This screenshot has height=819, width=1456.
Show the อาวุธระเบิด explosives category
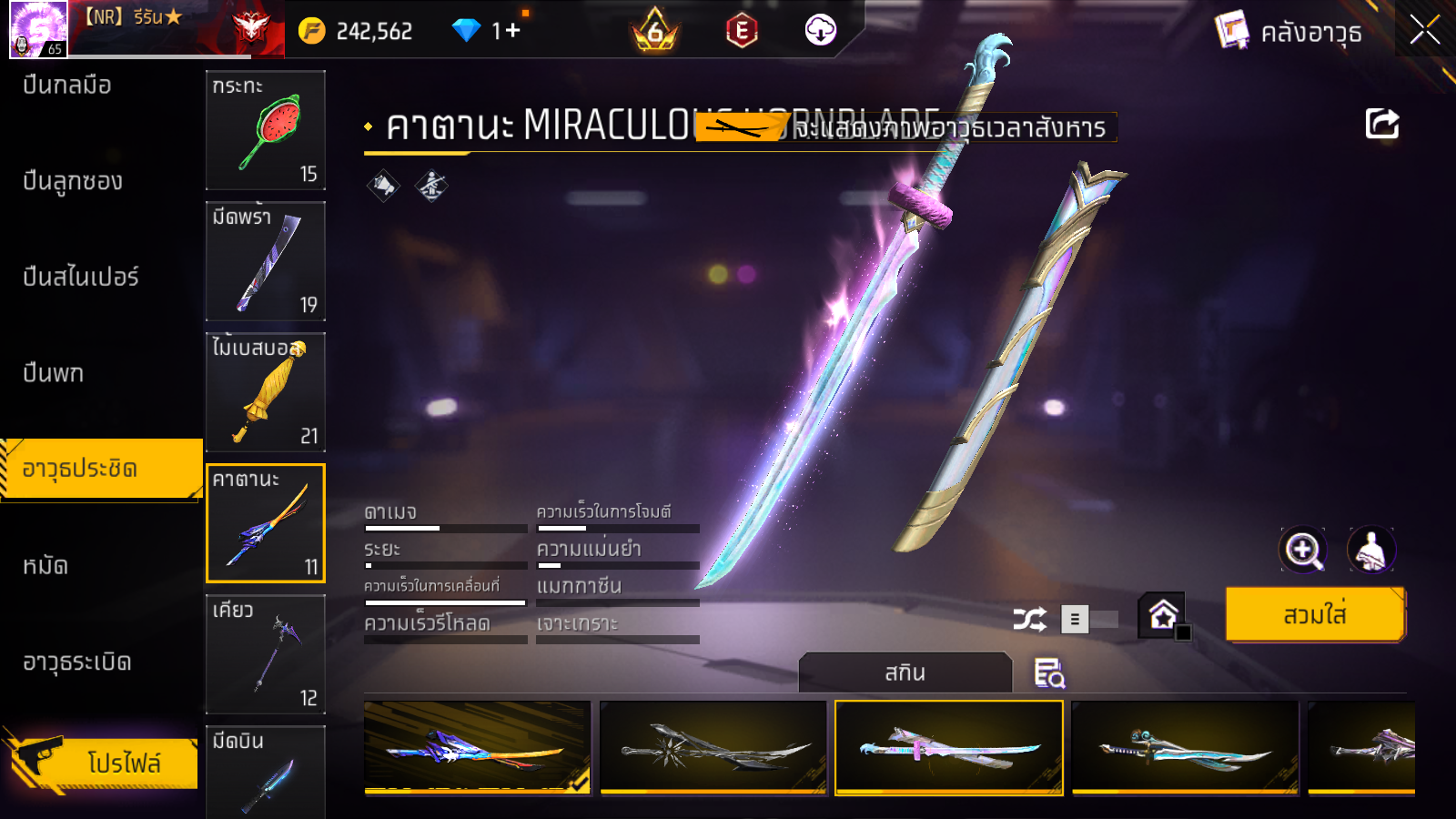77,662
